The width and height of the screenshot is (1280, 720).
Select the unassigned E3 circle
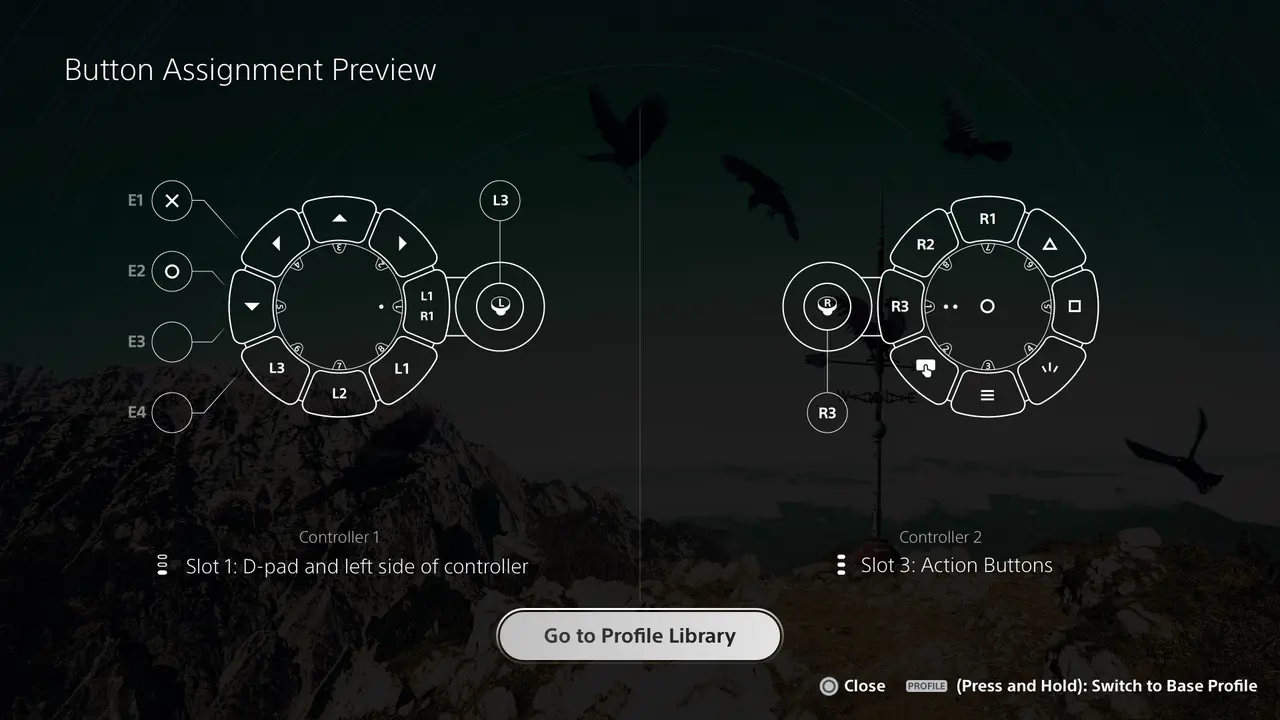pyautogui.click(x=171, y=341)
